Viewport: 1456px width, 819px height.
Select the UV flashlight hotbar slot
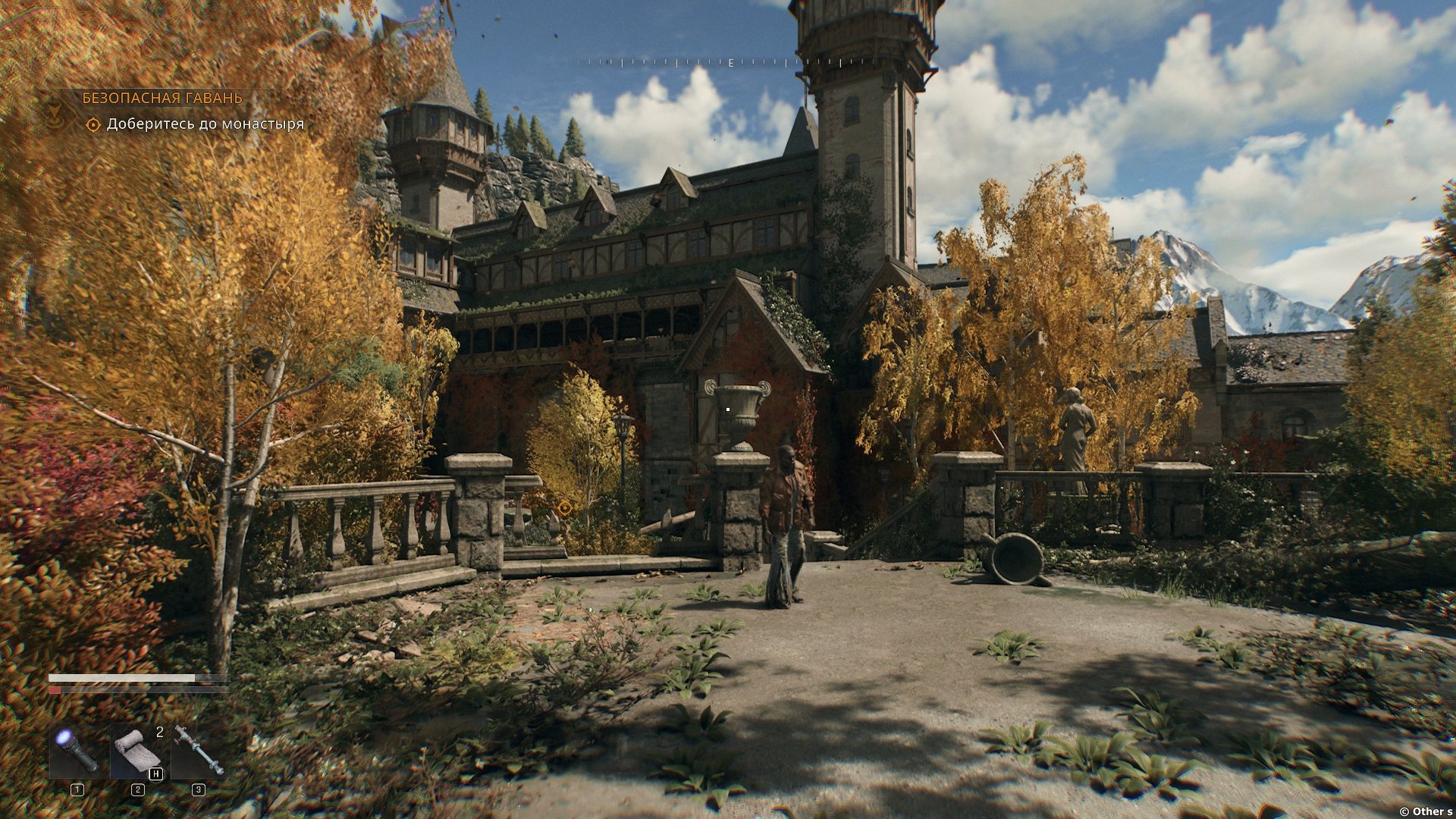(77, 751)
